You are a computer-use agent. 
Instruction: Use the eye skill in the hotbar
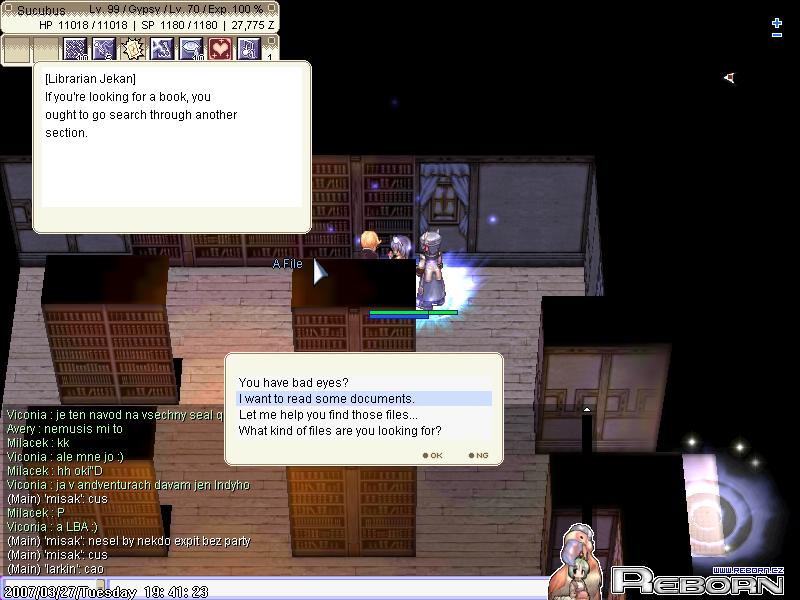(x=191, y=49)
